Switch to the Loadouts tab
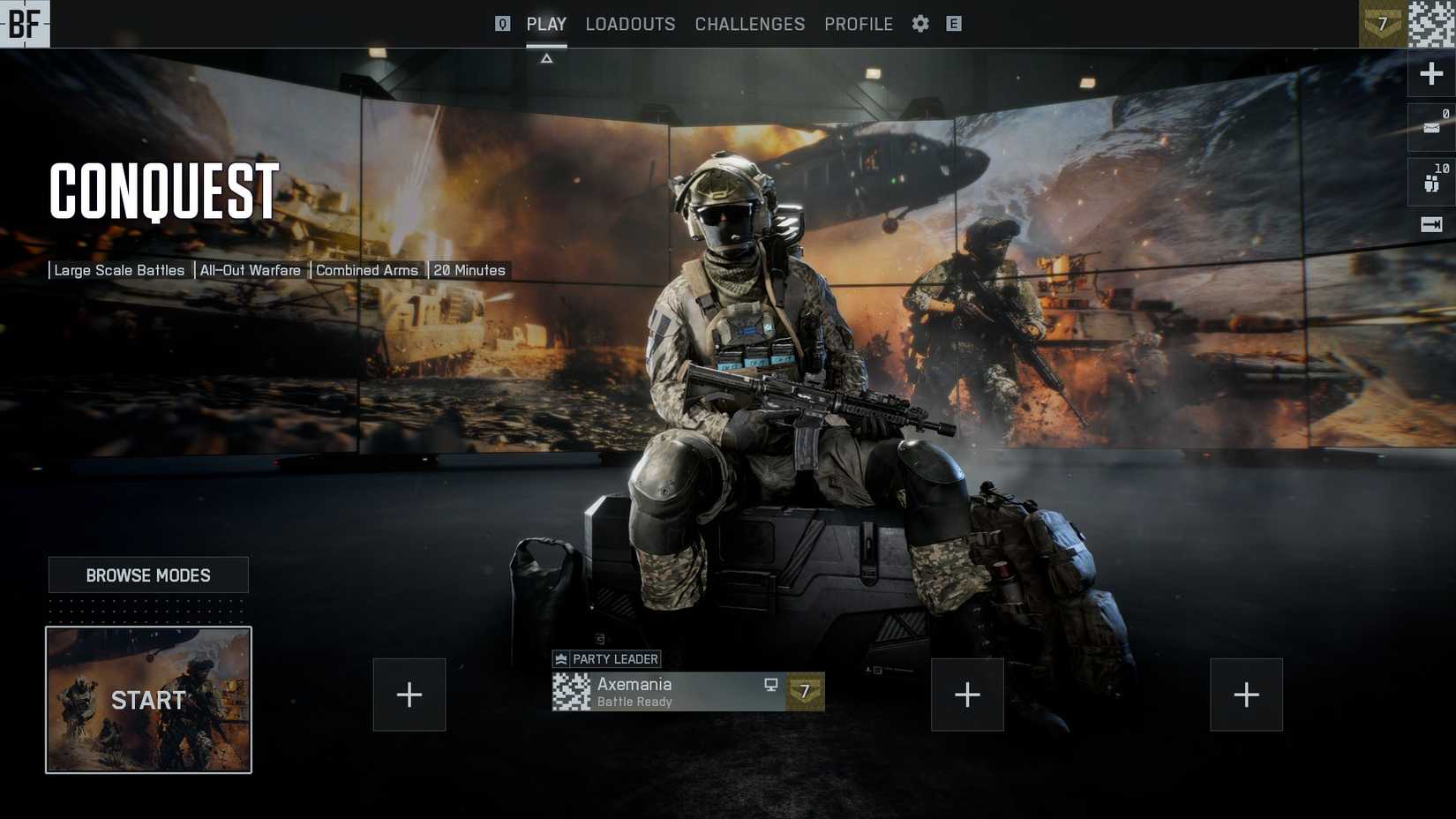Screen dimensions: 1456x819 tap(630, 24)
